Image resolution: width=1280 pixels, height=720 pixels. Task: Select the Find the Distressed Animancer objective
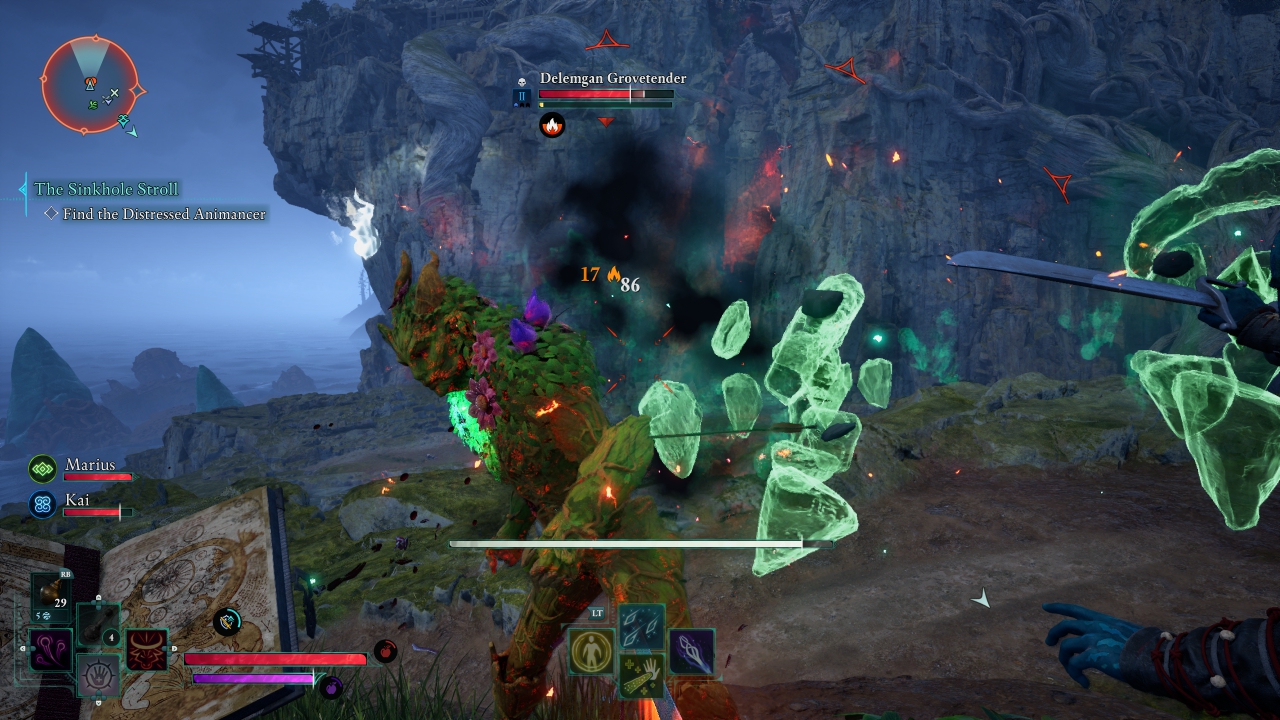[x=164, y=214]
